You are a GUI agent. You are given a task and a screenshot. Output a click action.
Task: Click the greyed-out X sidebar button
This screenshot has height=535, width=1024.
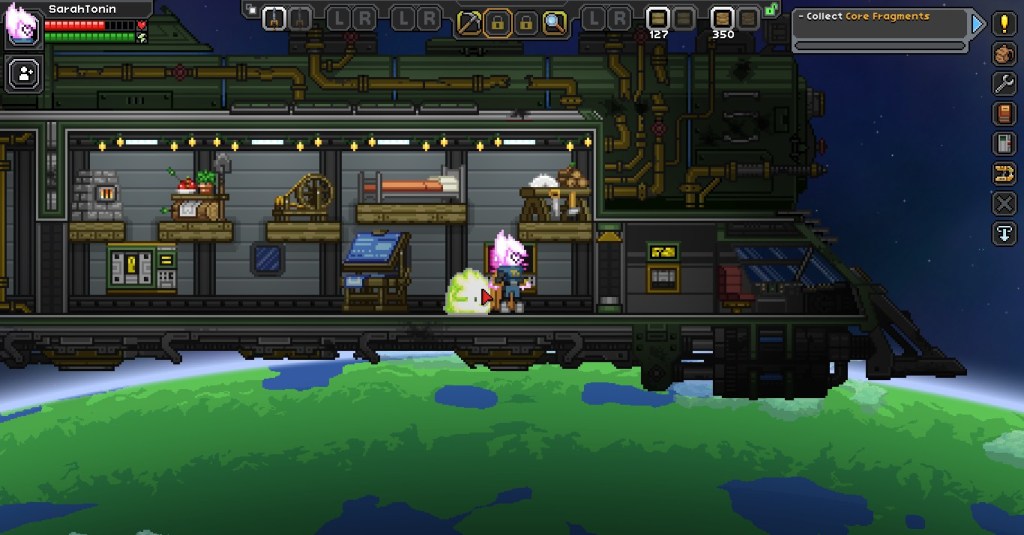1004,204
